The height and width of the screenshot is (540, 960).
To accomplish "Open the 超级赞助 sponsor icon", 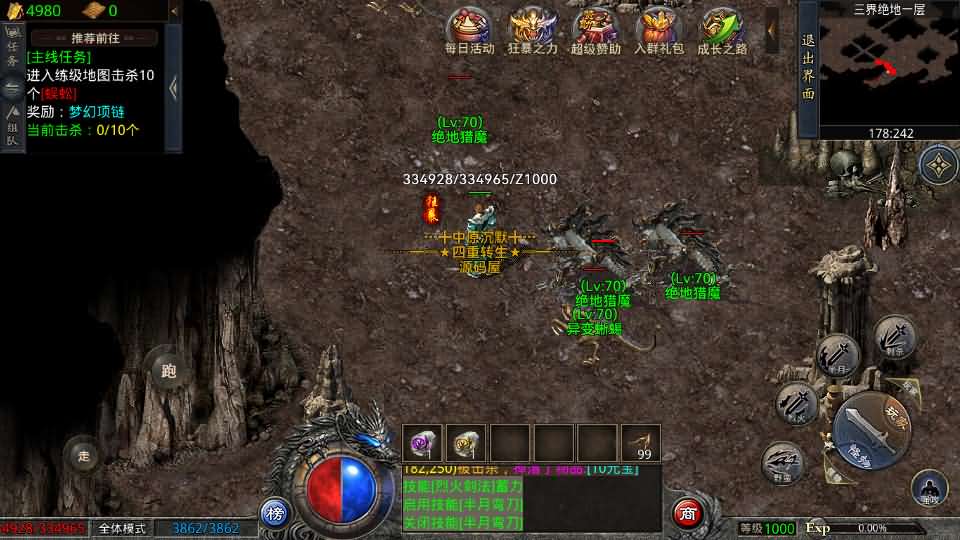I will 596,29.
